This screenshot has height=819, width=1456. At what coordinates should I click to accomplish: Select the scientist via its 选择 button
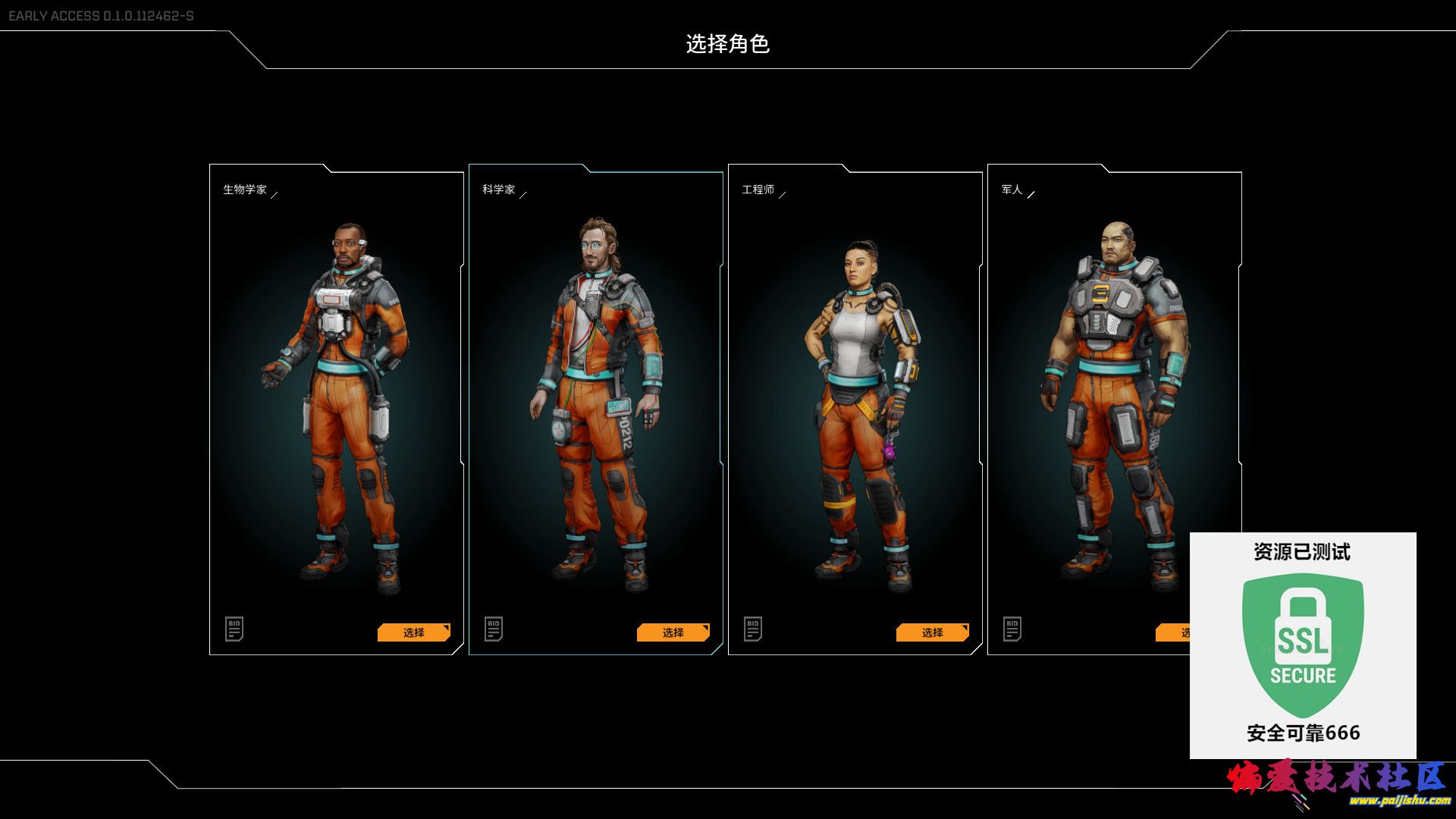tap(673, 632)
